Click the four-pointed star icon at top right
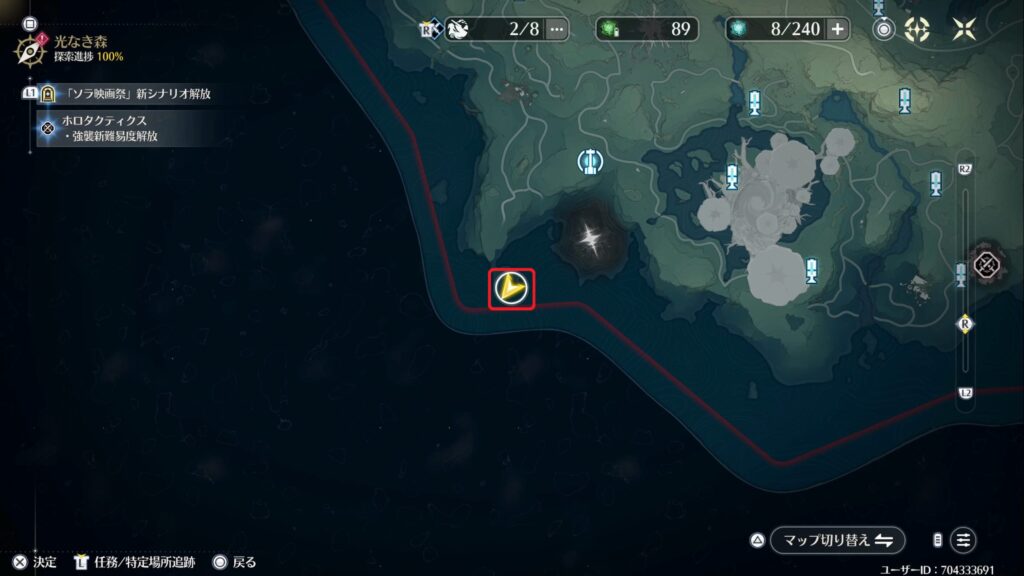Viewport: 1024px width, 576px height. pos(964,29)
